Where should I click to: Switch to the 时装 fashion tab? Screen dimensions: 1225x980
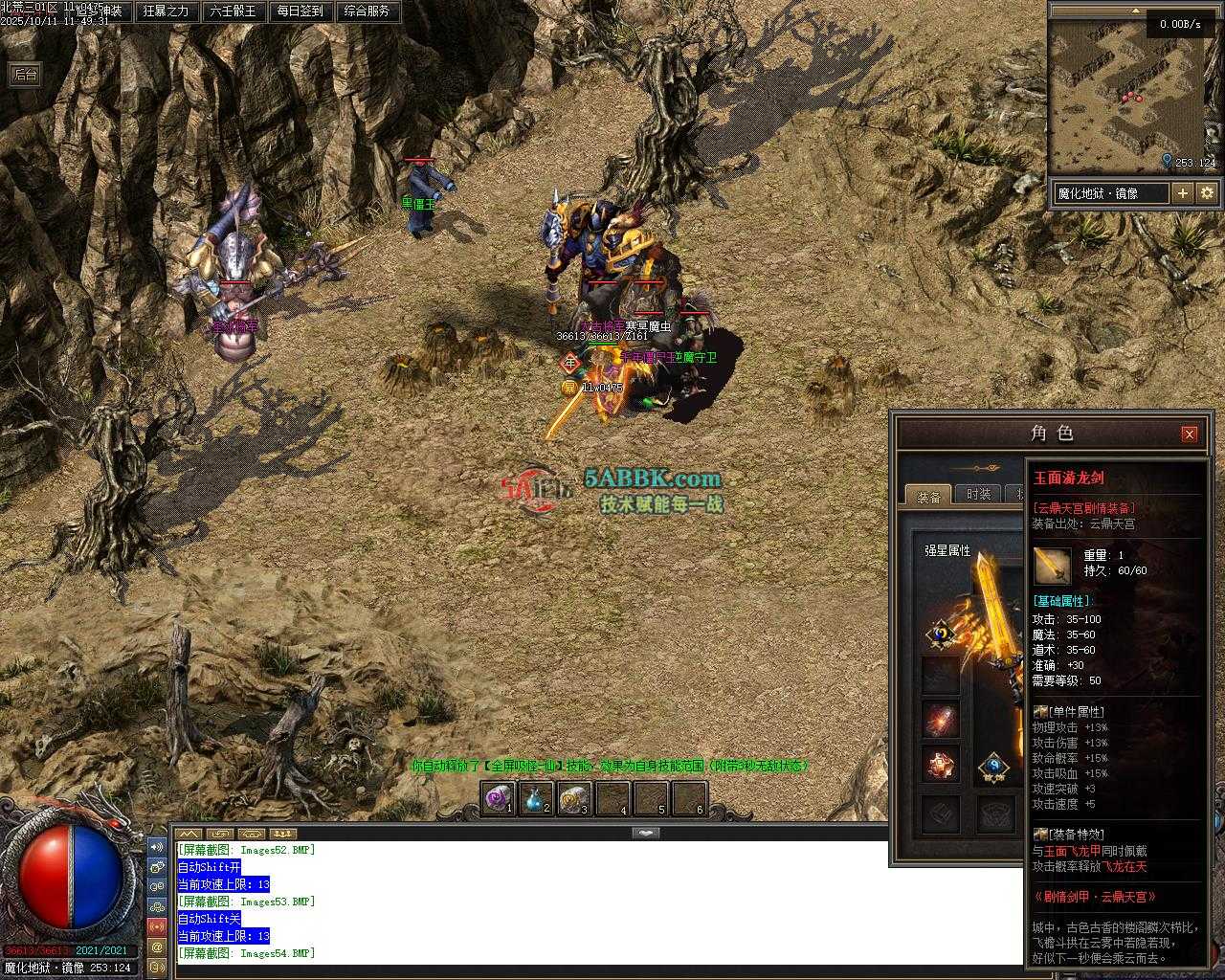[978, 494]
